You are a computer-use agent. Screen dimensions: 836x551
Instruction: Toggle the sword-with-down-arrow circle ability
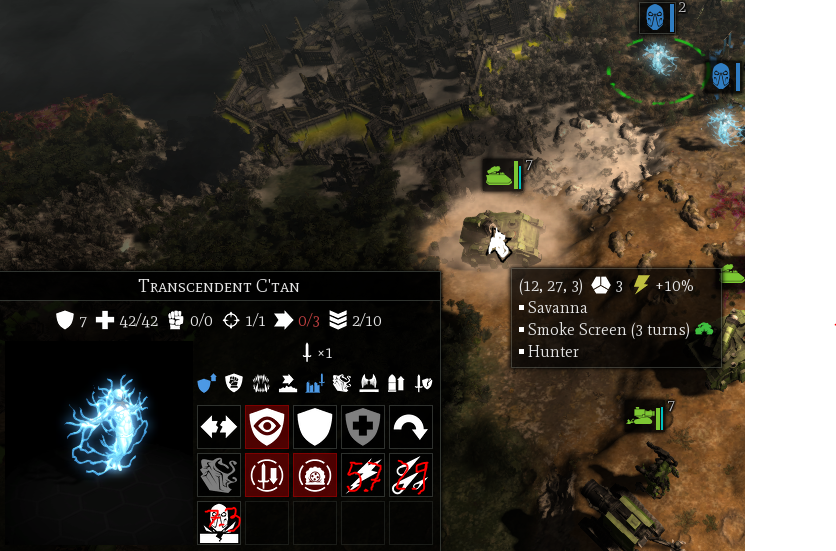click(266, 475)
